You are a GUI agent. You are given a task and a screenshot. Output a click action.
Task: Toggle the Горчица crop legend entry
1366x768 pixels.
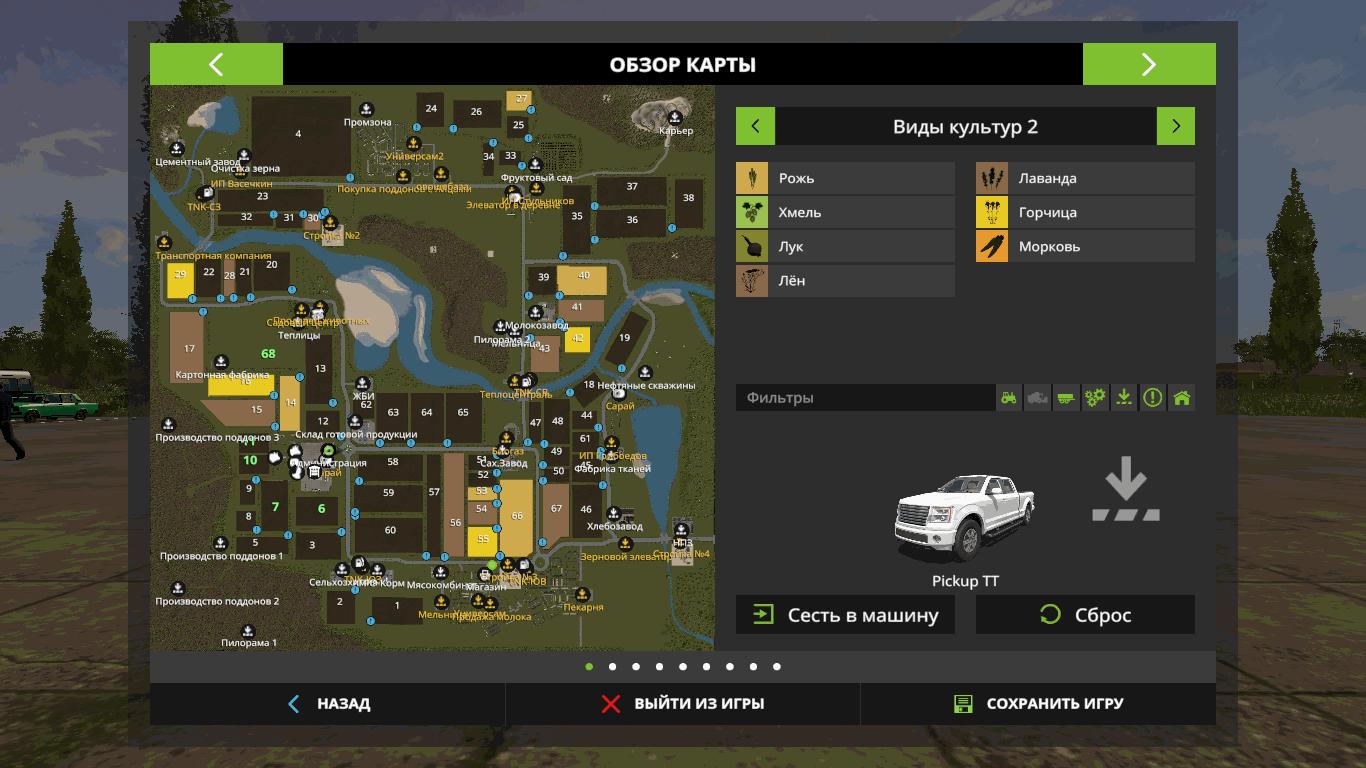[1085, 212]
